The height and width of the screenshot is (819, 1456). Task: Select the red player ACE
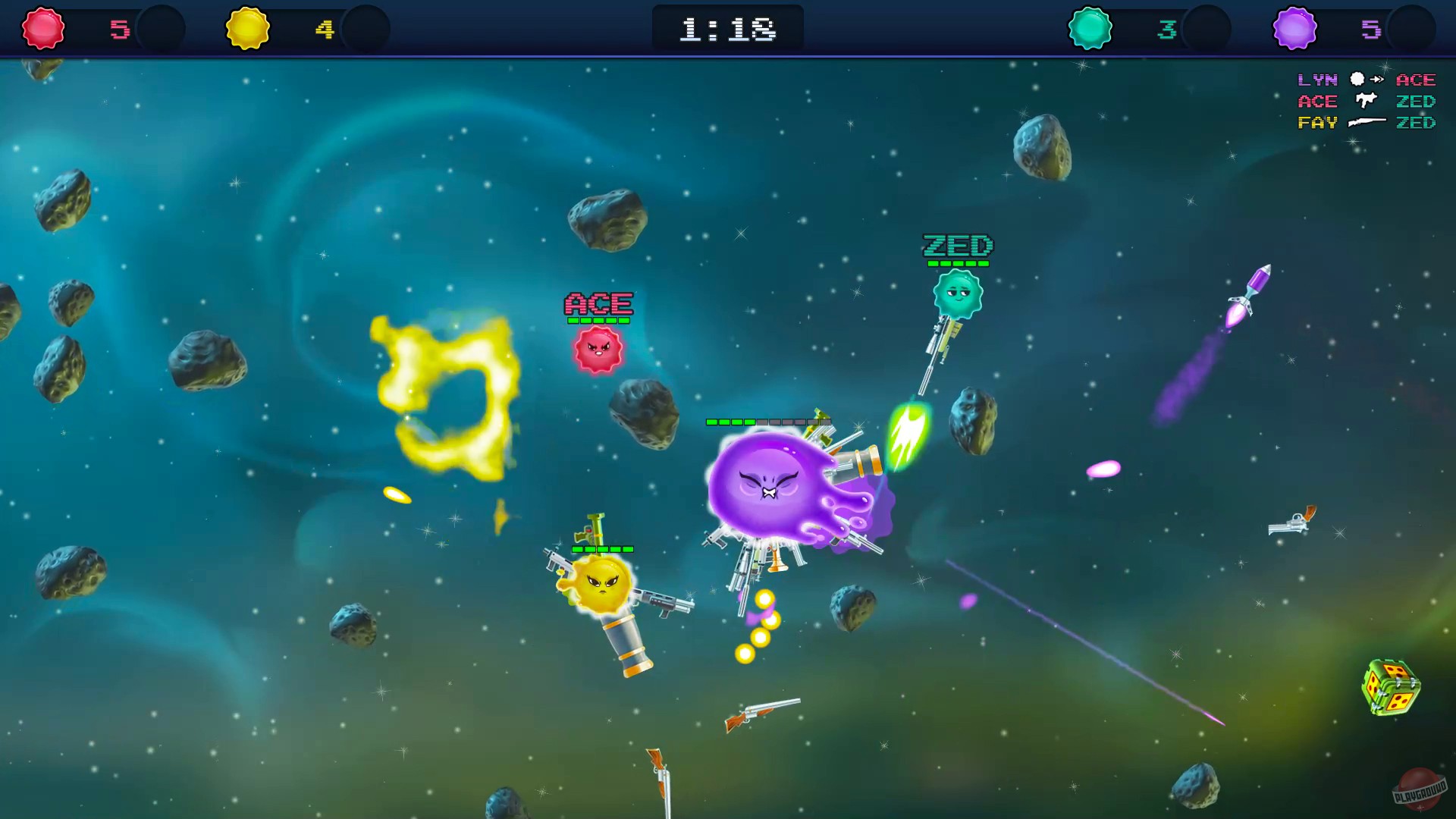[597, 350]
